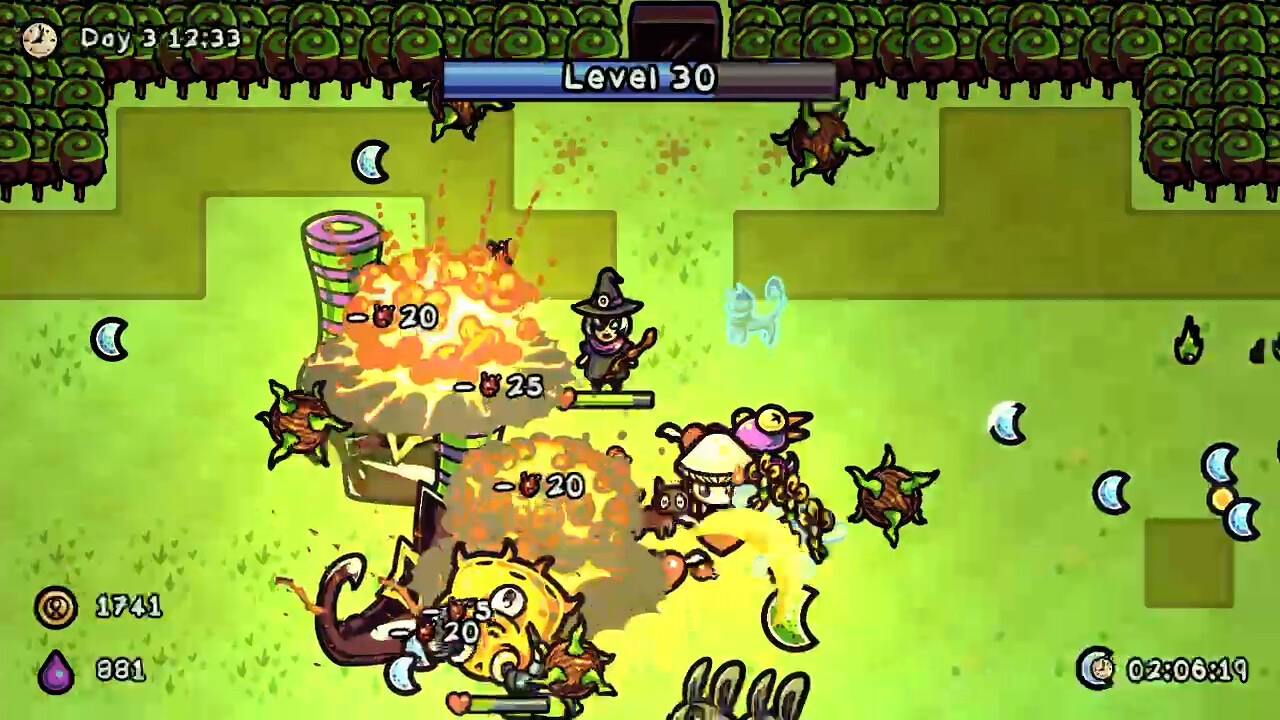Click the Level 30 experience bar
Image resolution: width=1280 pixels, height=720 pixels.
tap(640, 78)
